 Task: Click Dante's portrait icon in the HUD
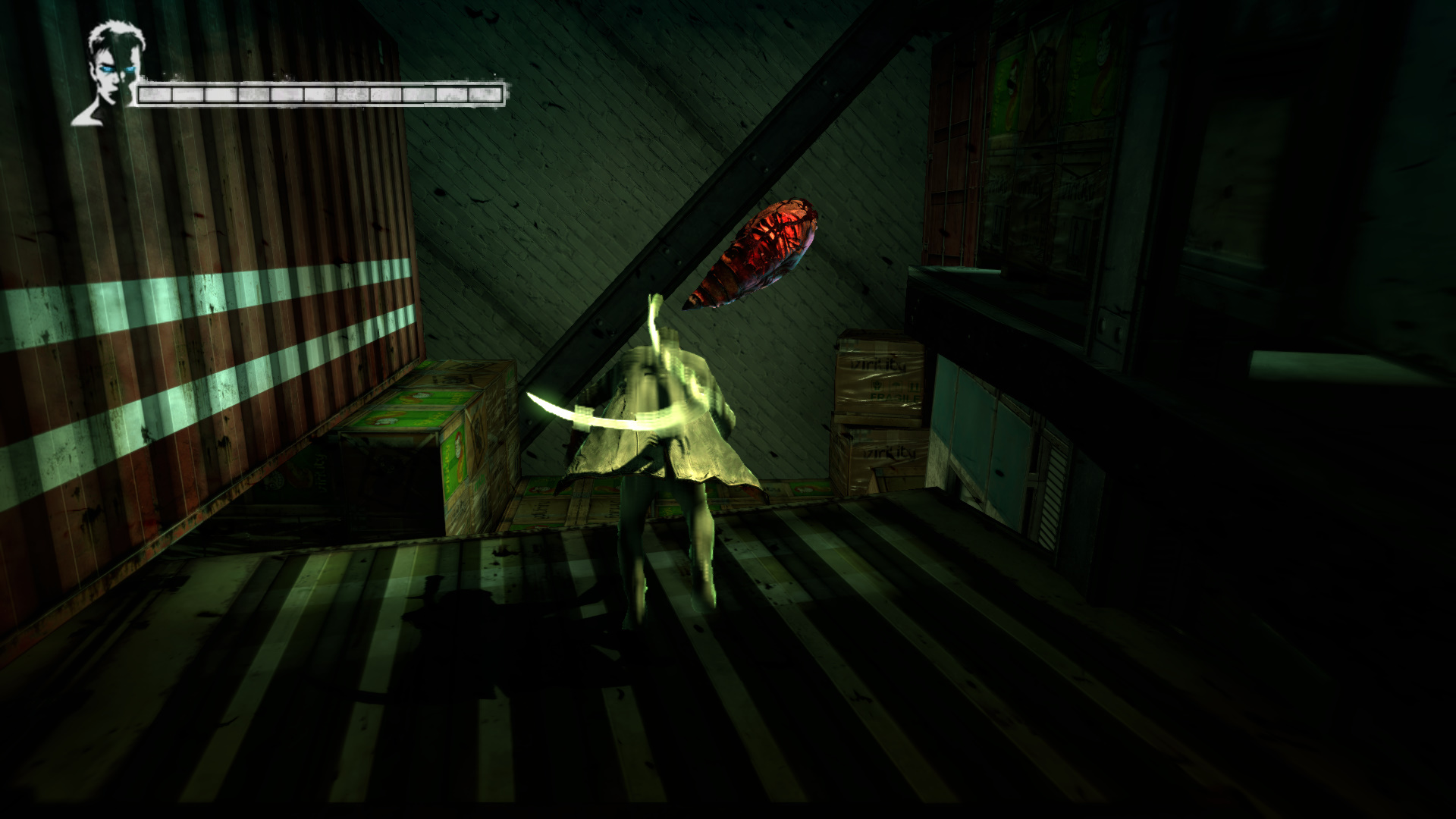click(x=111, y=72)
